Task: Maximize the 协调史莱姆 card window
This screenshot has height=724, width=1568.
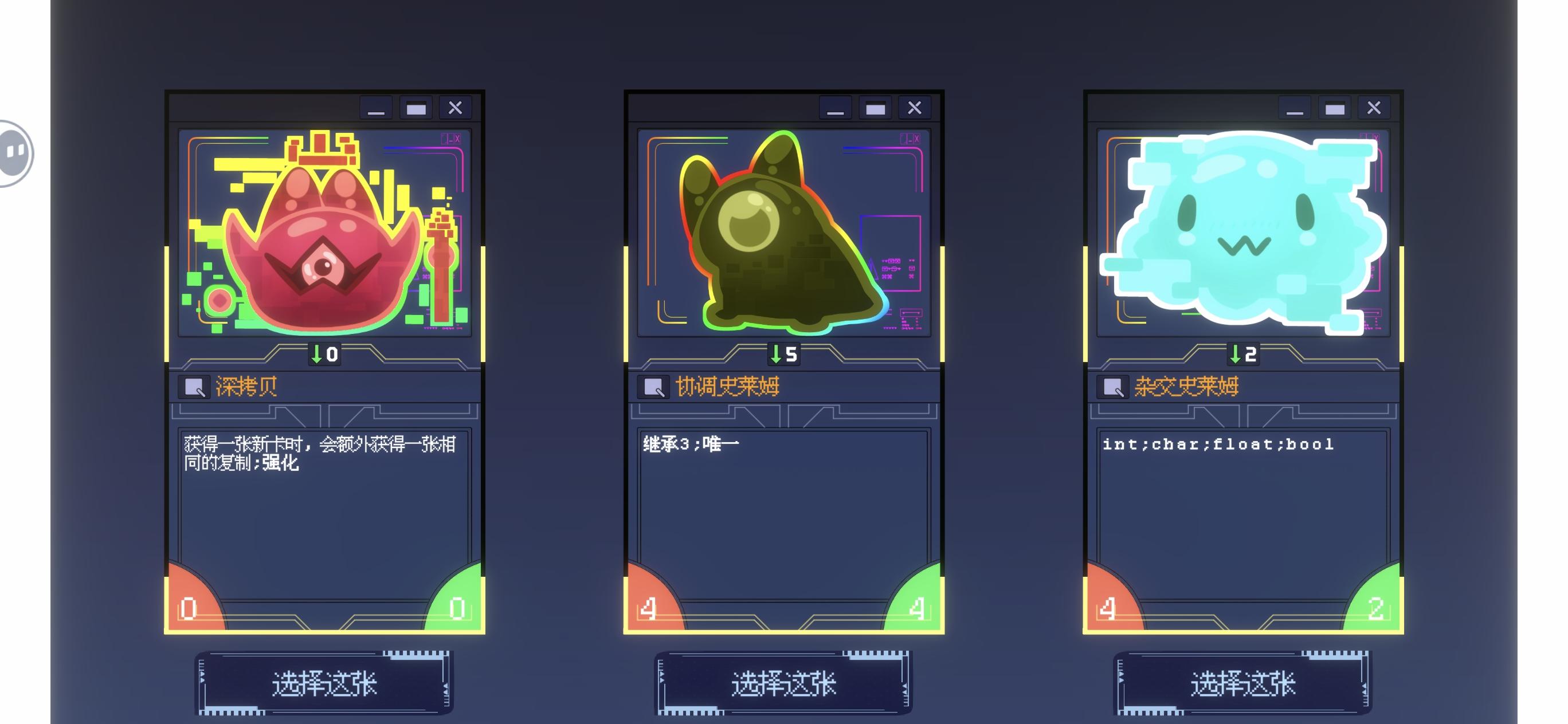Action: coord(876,108)
